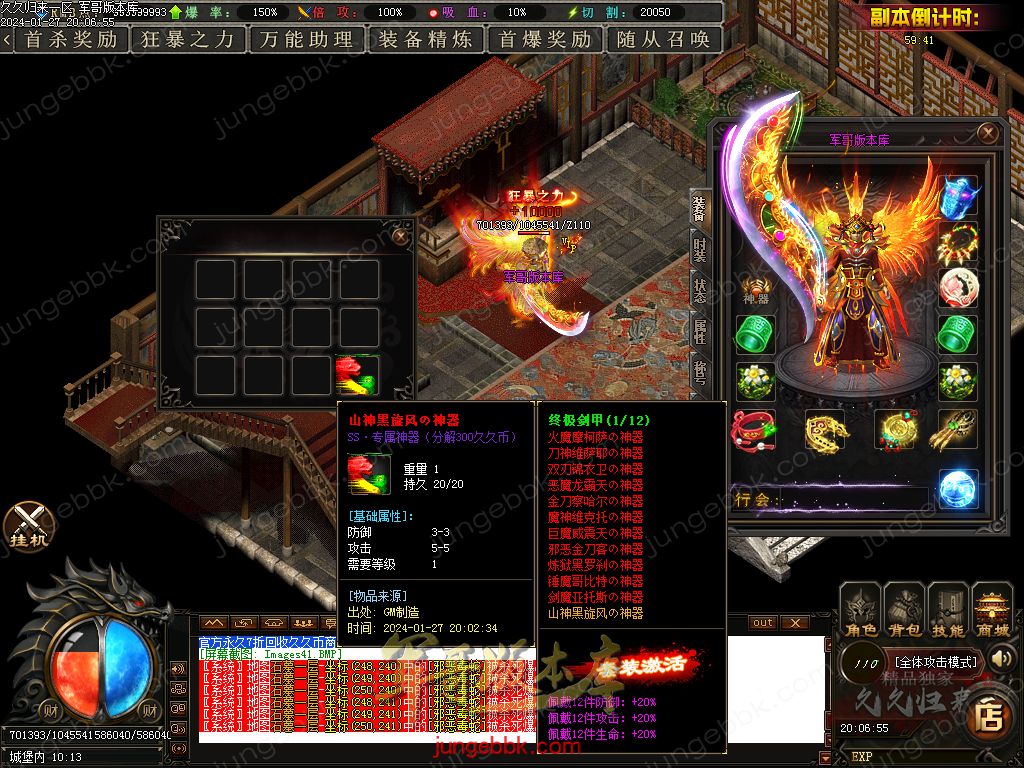Viewport: 1024px width, 768px height.
Task: Choose the 装备精炼 option
Action: (426, 39)
